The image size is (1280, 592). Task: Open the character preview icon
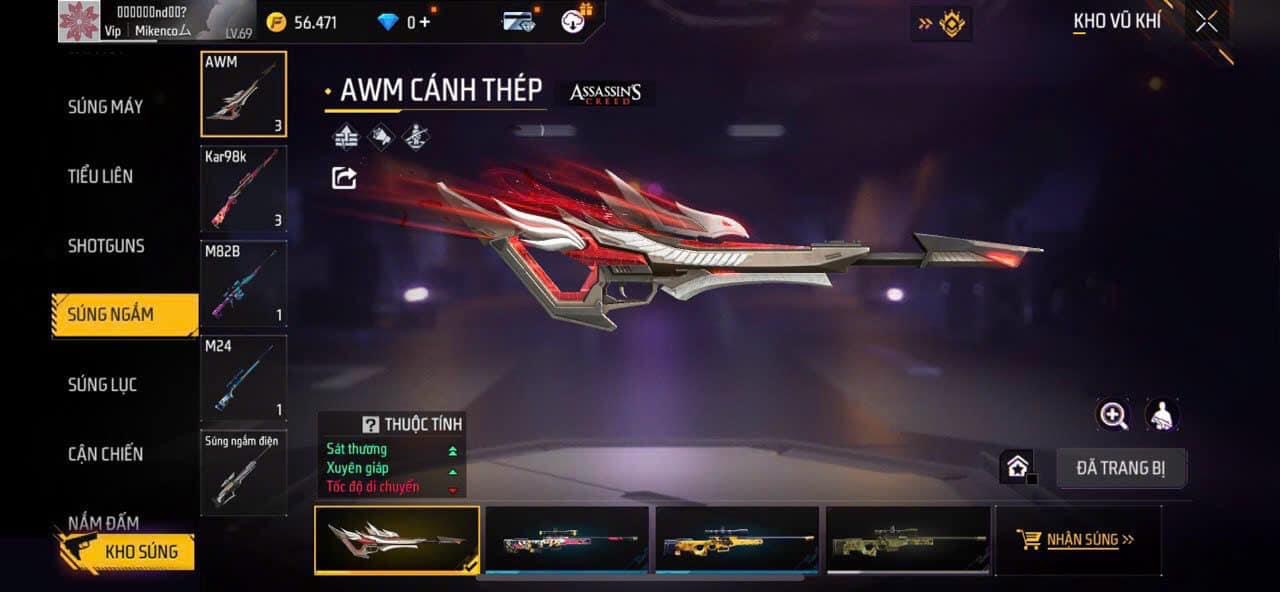point(1161,415)
